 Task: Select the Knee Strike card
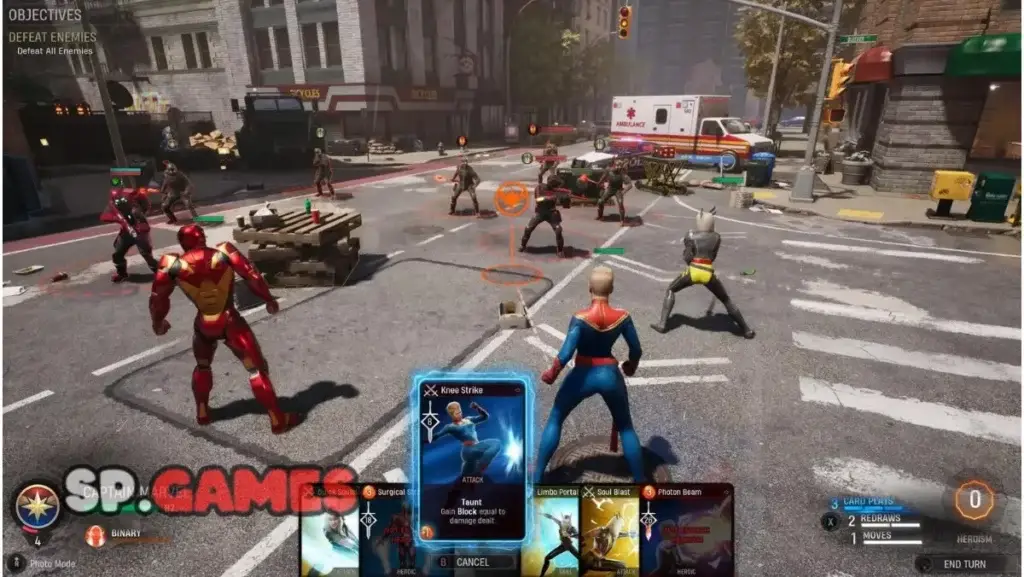pos(472,460)
